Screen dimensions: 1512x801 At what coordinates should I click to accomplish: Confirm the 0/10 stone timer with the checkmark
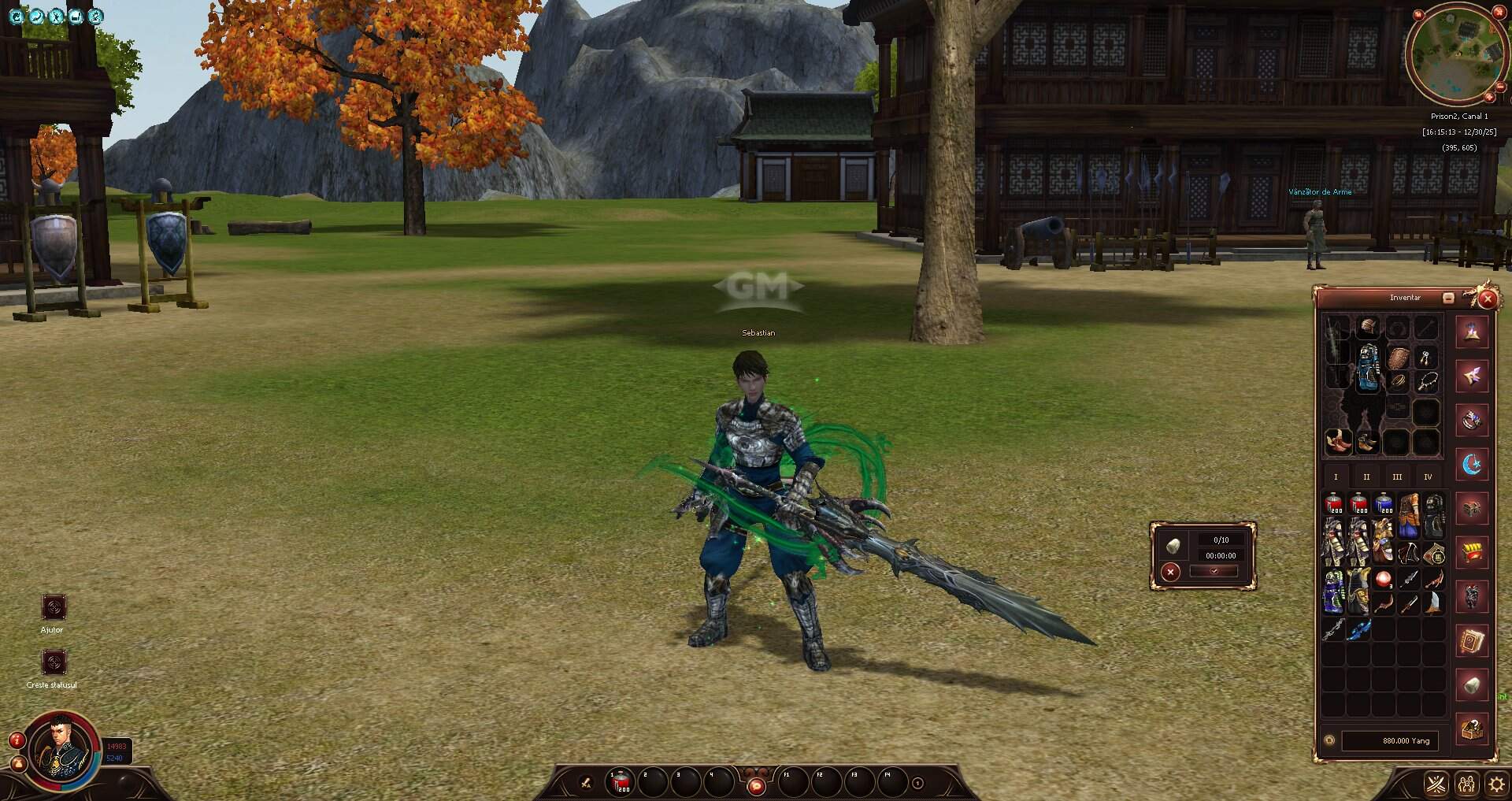(x=1214, y=571)
